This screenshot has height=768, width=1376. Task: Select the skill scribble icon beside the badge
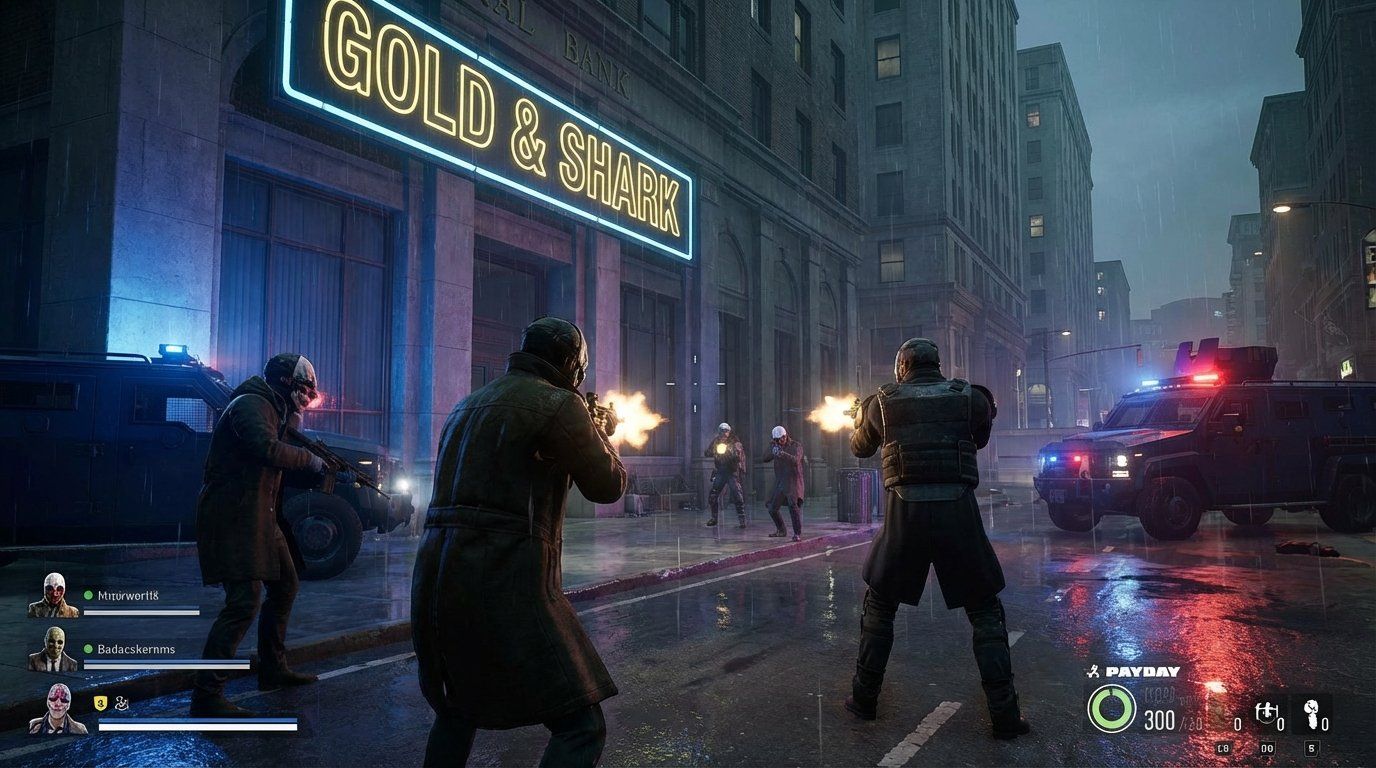point(122,704)
